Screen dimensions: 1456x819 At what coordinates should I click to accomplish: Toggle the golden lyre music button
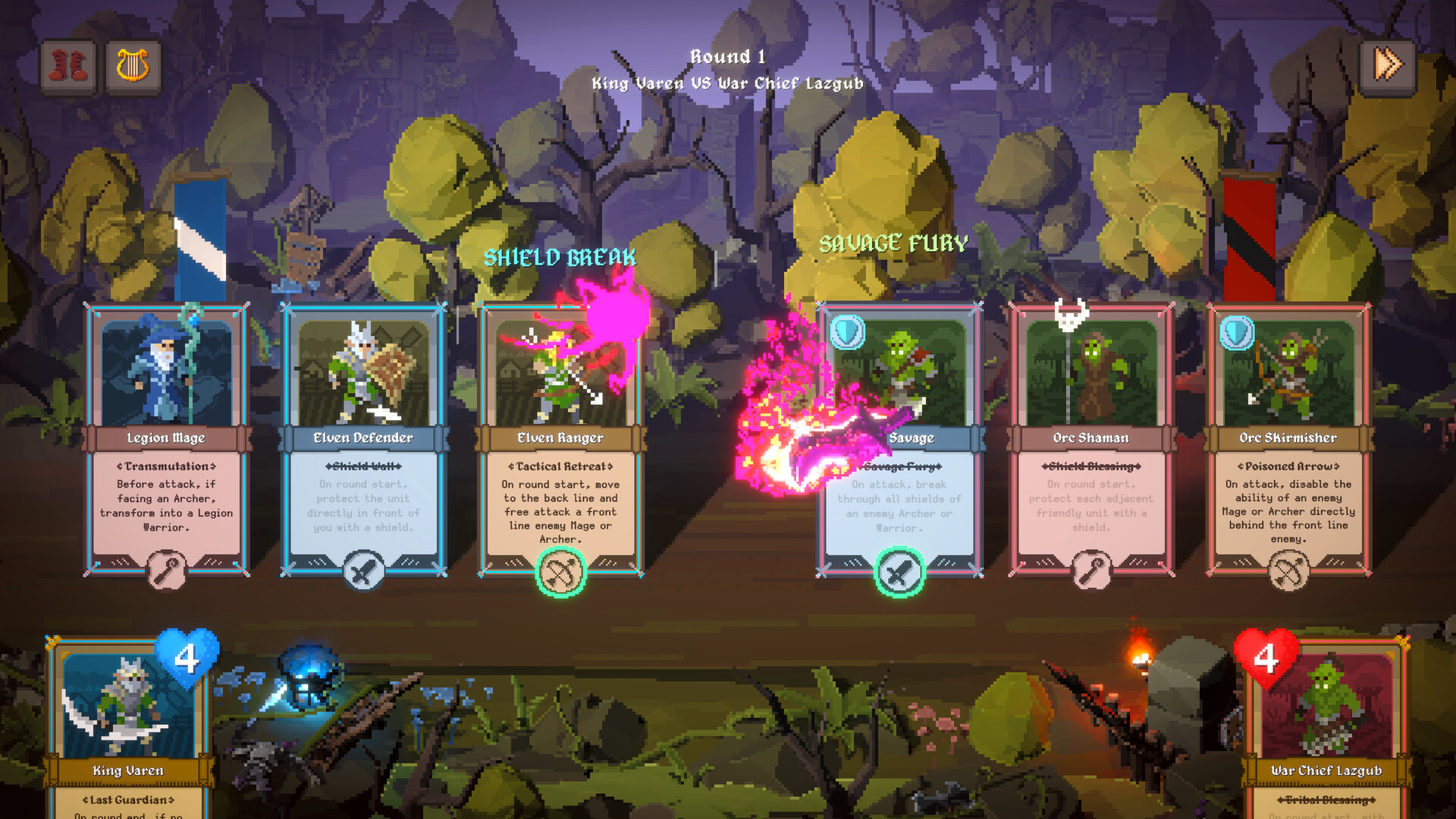(133, 67)
